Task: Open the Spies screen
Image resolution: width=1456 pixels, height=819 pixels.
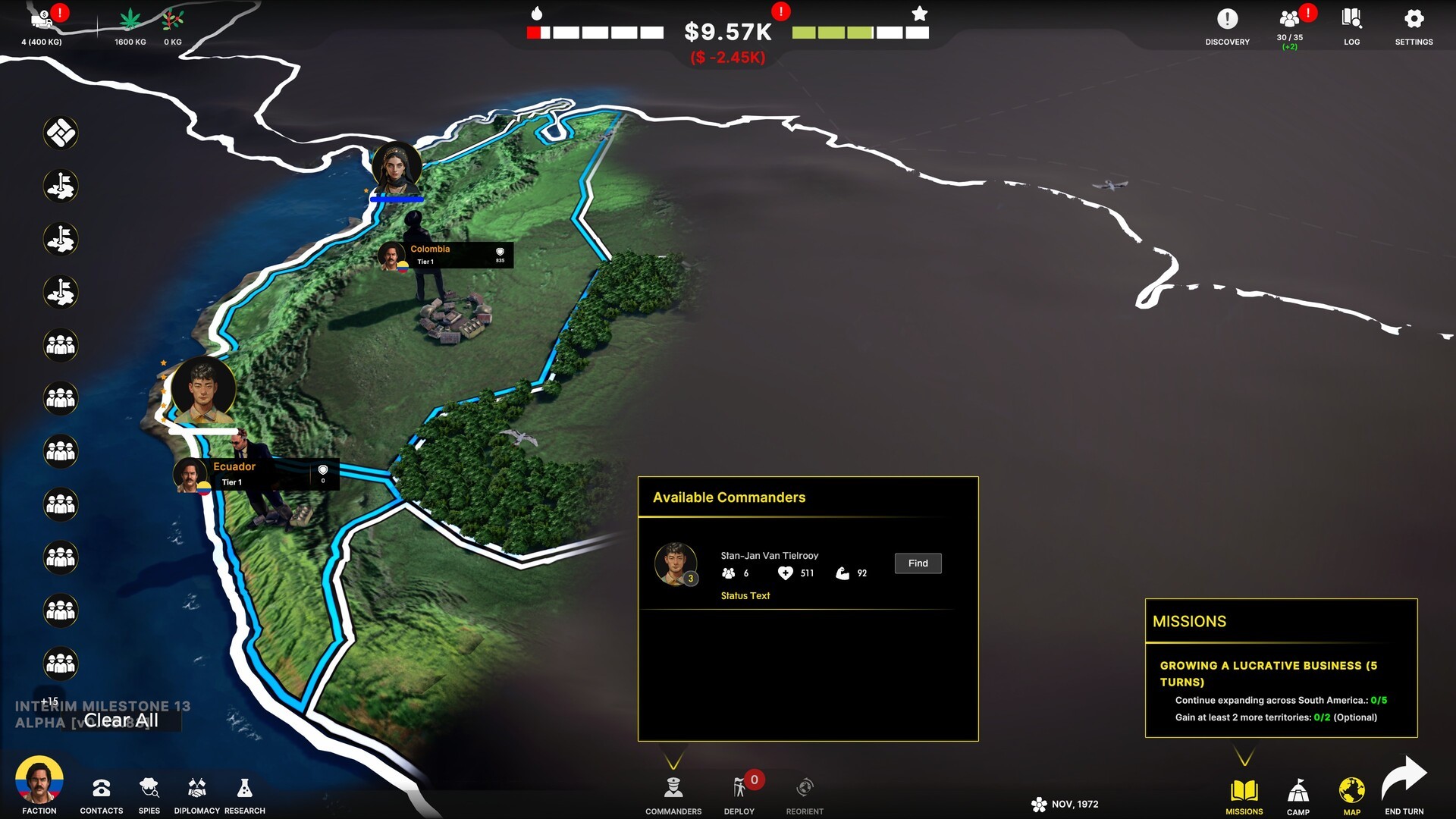Action: click(x=149, y=794)
